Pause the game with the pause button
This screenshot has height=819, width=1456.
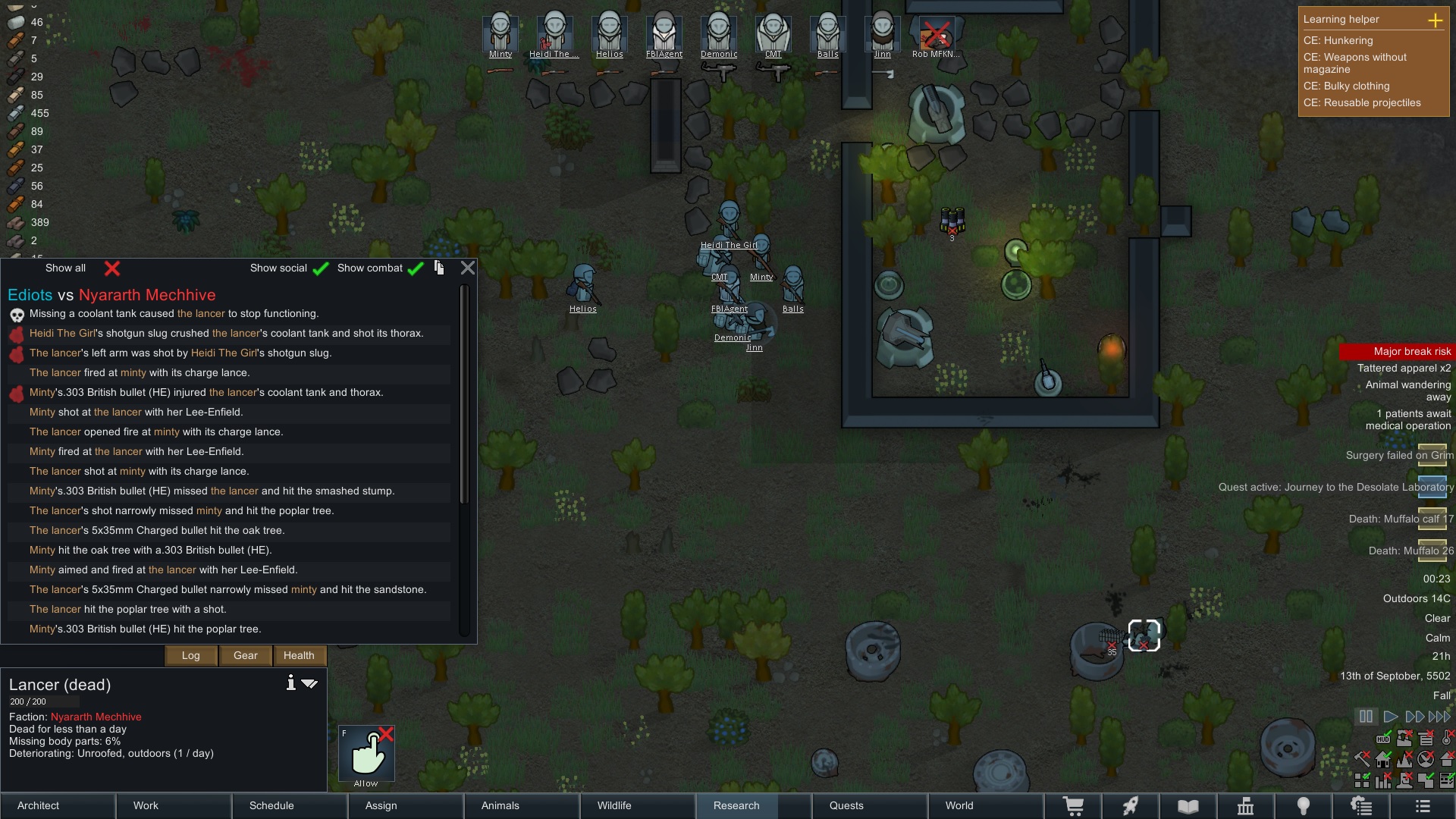(1366, 716)
